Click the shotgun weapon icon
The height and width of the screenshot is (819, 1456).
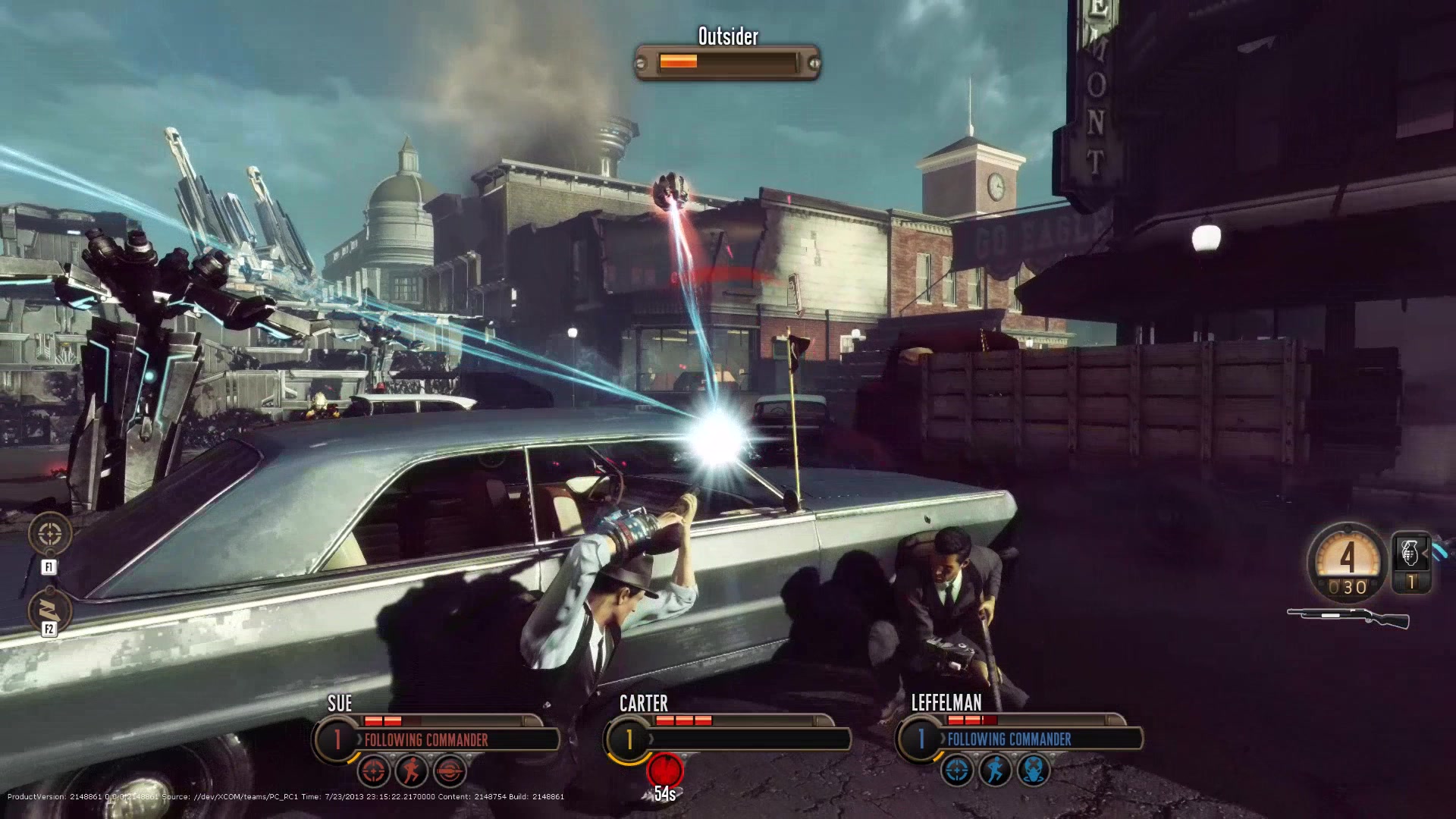pyautogui.click(x=1348, y=617)
